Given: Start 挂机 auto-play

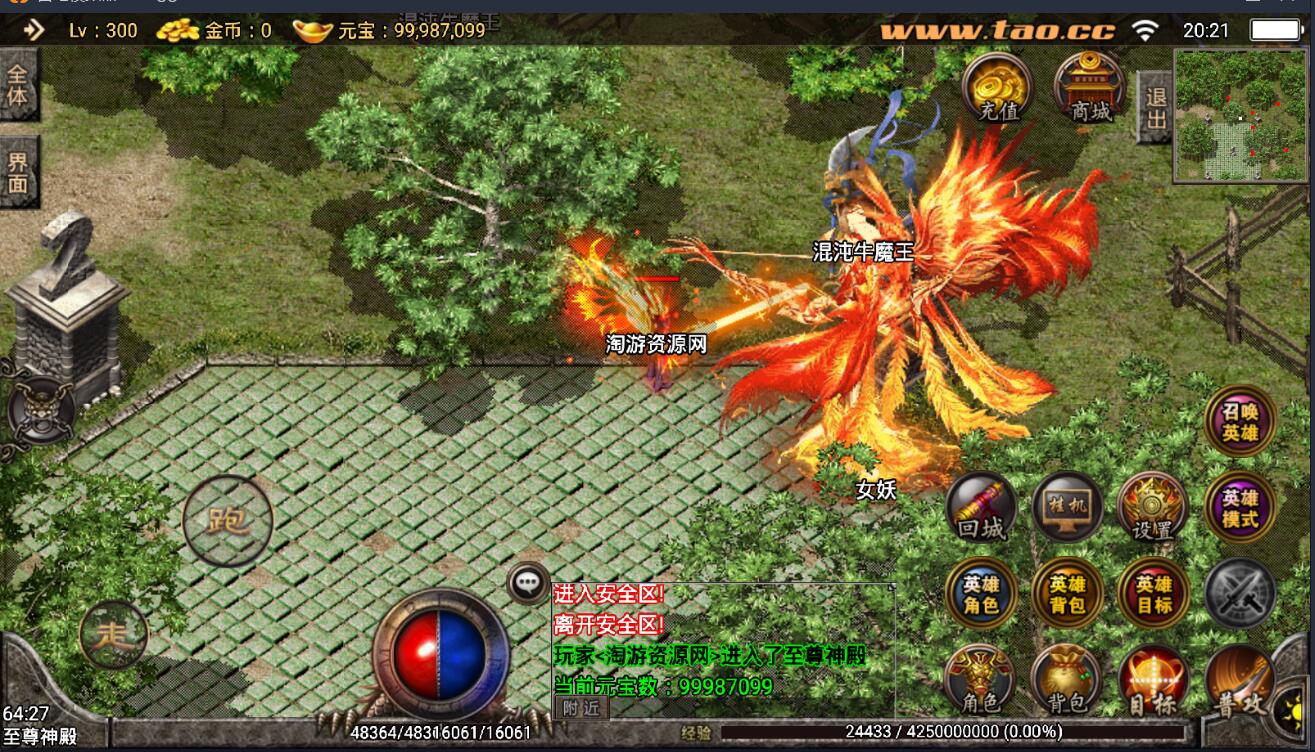Looking at the screenshot, I should (1067, 506).
